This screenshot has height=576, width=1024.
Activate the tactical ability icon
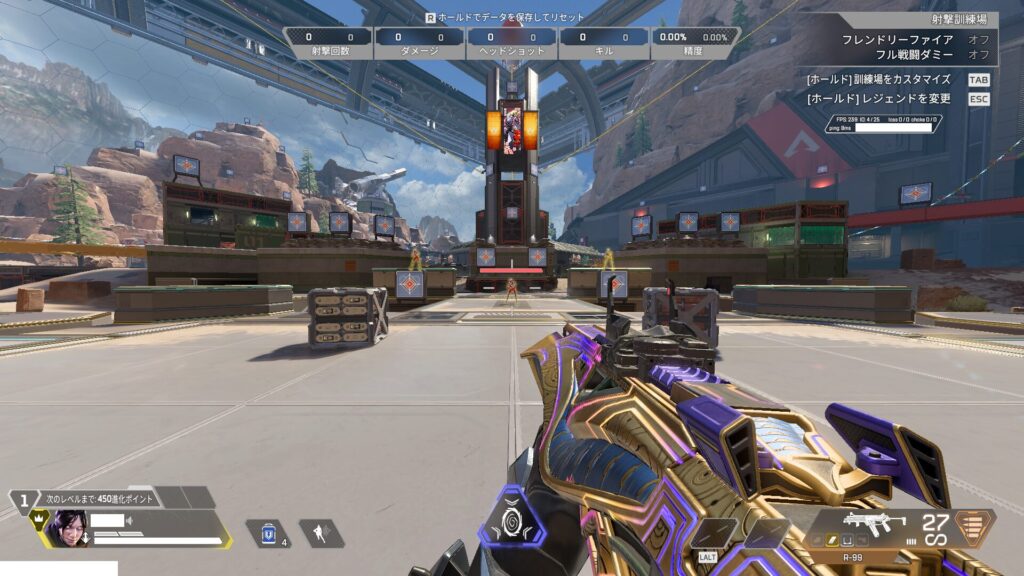[x=320, y=534]
